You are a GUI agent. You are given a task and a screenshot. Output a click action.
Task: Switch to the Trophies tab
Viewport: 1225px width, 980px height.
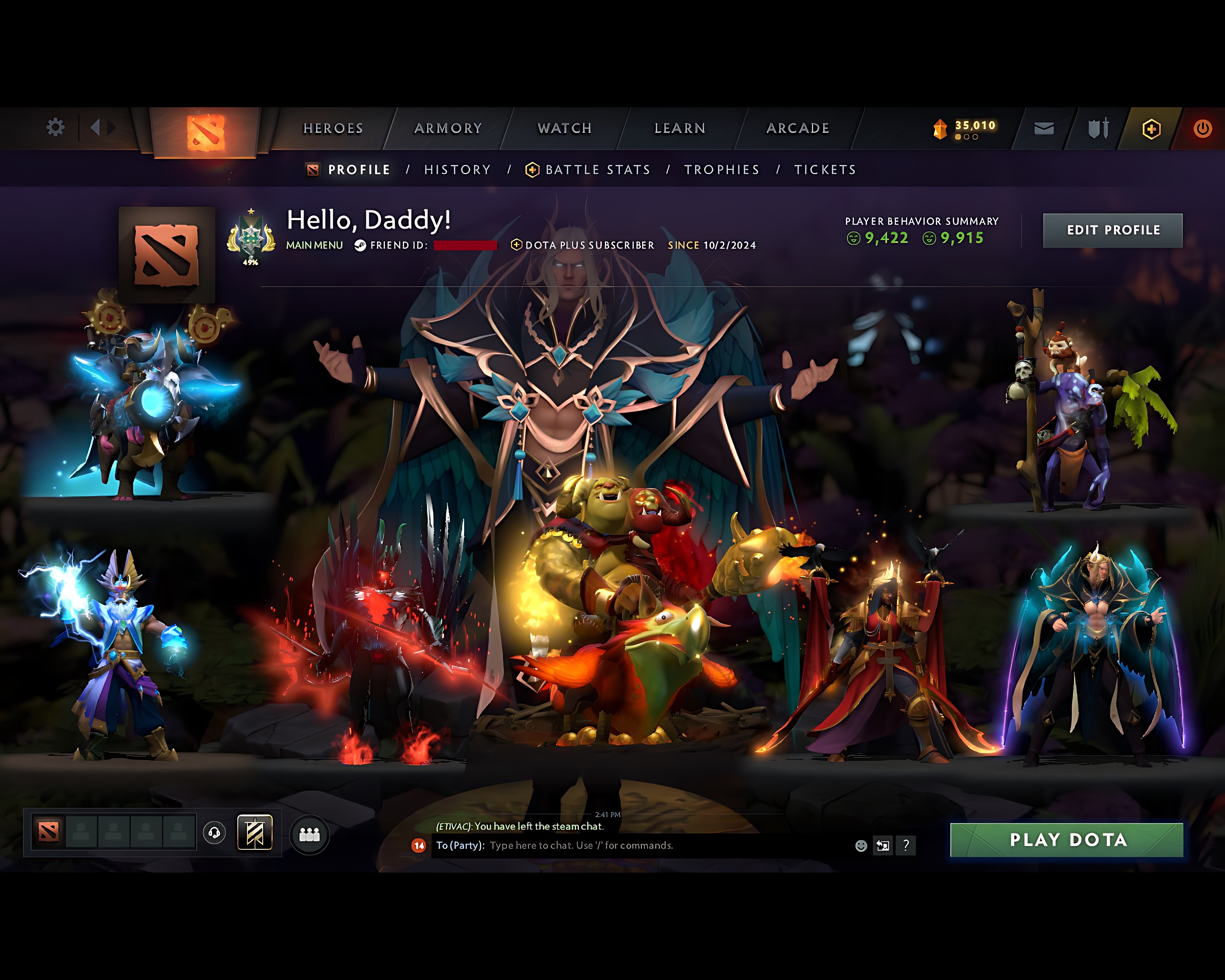722,169
